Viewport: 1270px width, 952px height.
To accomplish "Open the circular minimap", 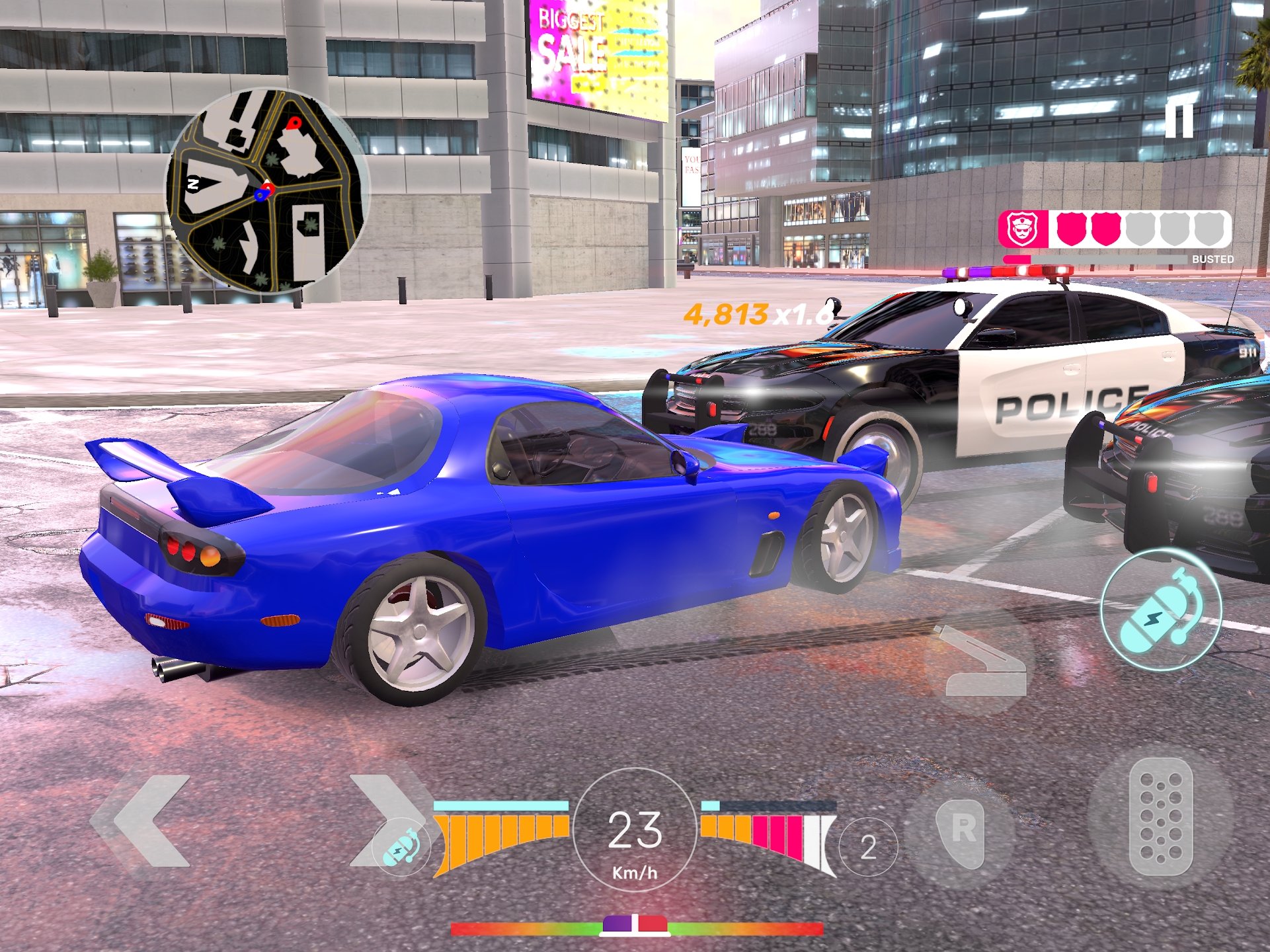I will (267, 191).
